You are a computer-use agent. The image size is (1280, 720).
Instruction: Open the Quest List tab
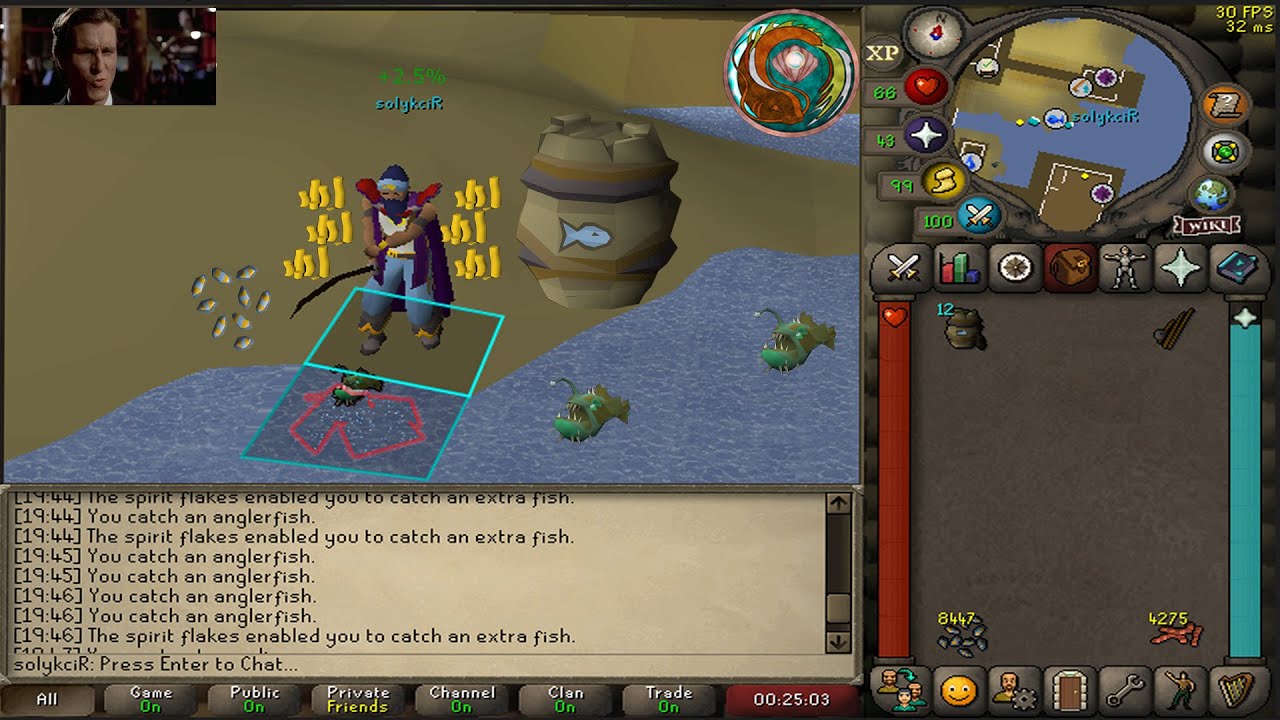(1015, 269)
